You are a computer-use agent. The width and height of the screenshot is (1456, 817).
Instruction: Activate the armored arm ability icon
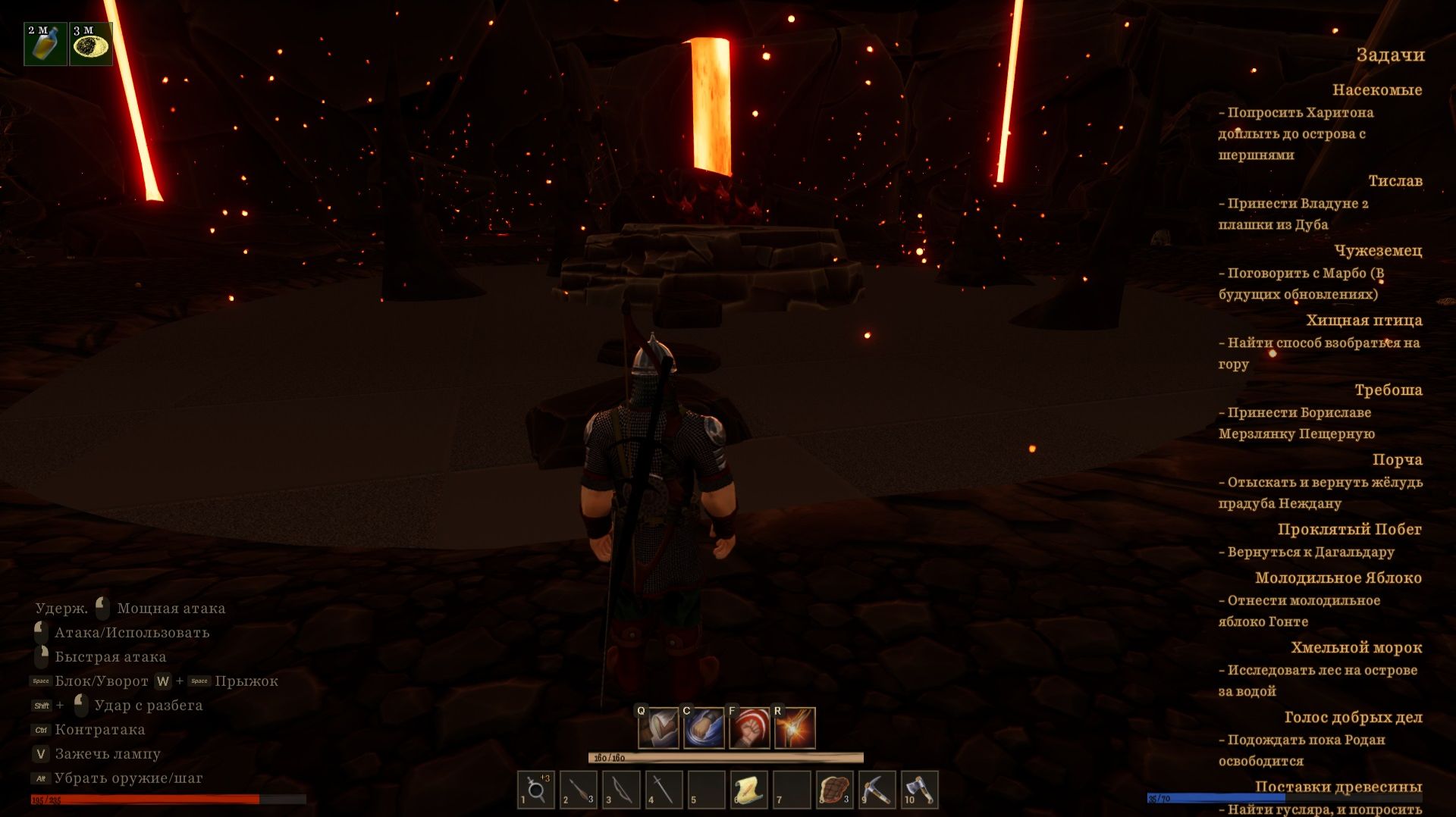tap(658, 728)
